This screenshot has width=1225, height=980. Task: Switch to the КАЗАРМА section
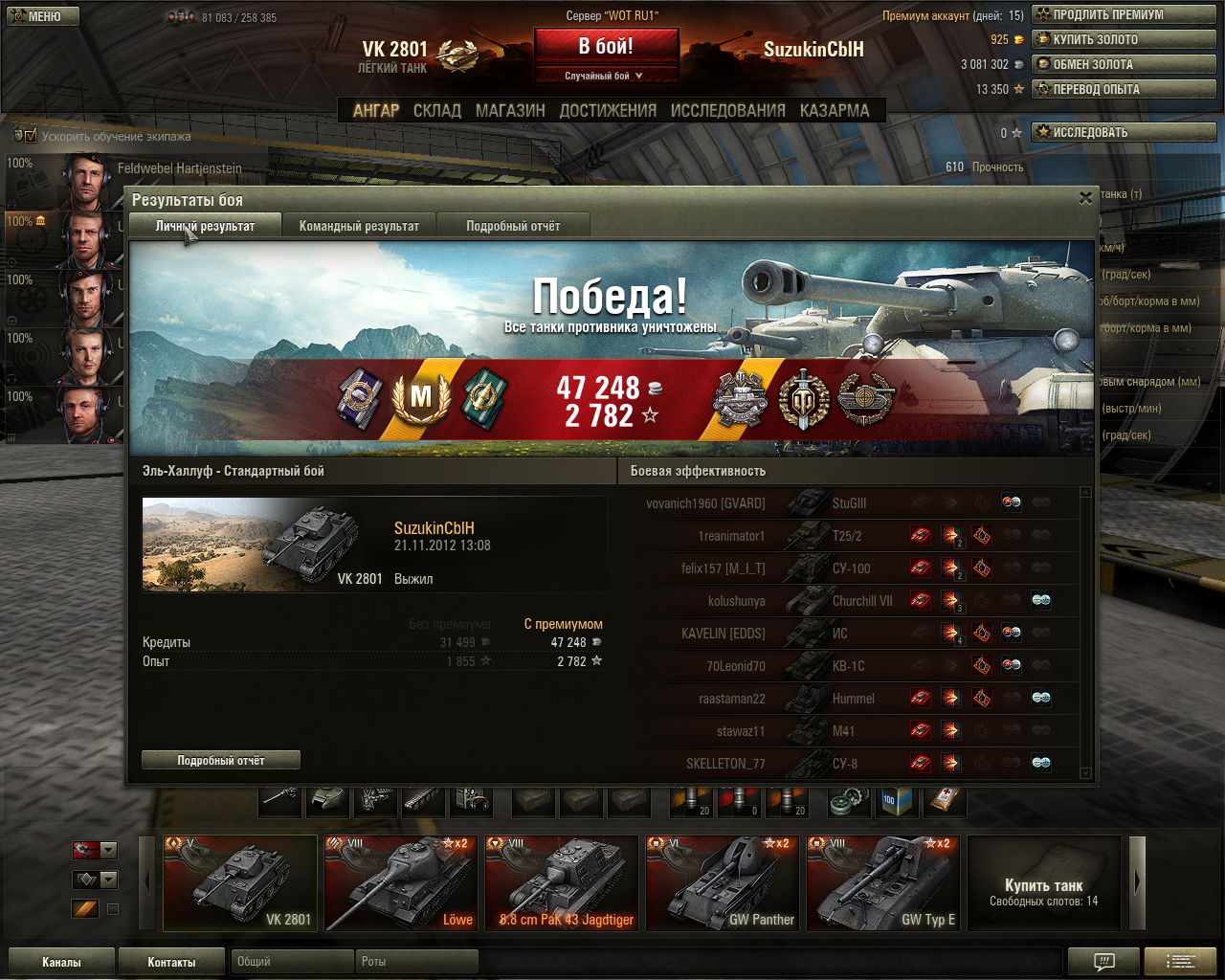835,111
